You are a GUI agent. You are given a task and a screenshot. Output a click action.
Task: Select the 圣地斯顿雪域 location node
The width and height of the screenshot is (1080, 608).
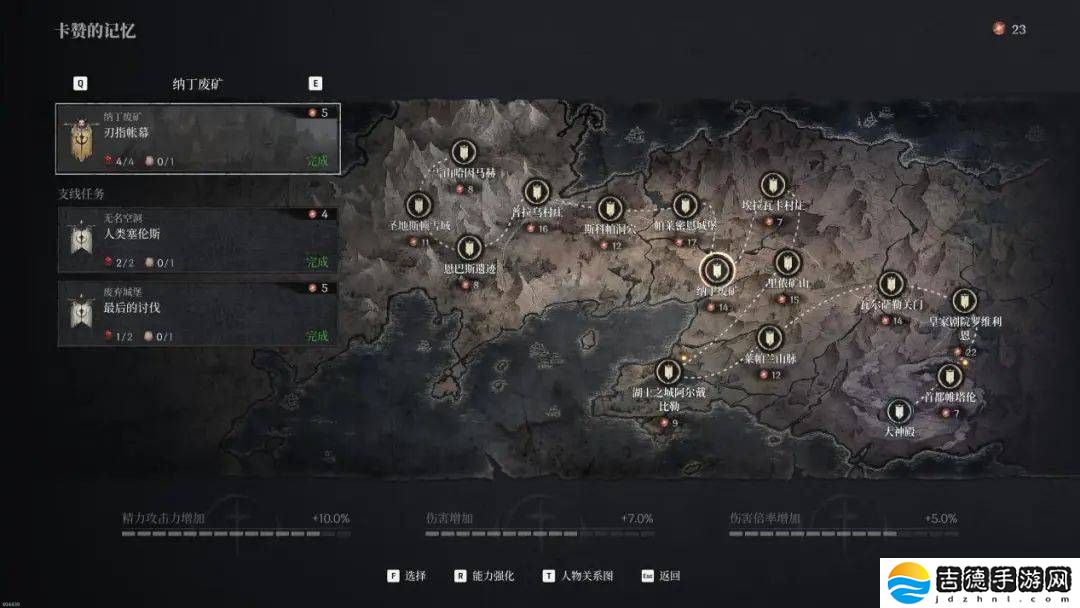pos(419,204)
